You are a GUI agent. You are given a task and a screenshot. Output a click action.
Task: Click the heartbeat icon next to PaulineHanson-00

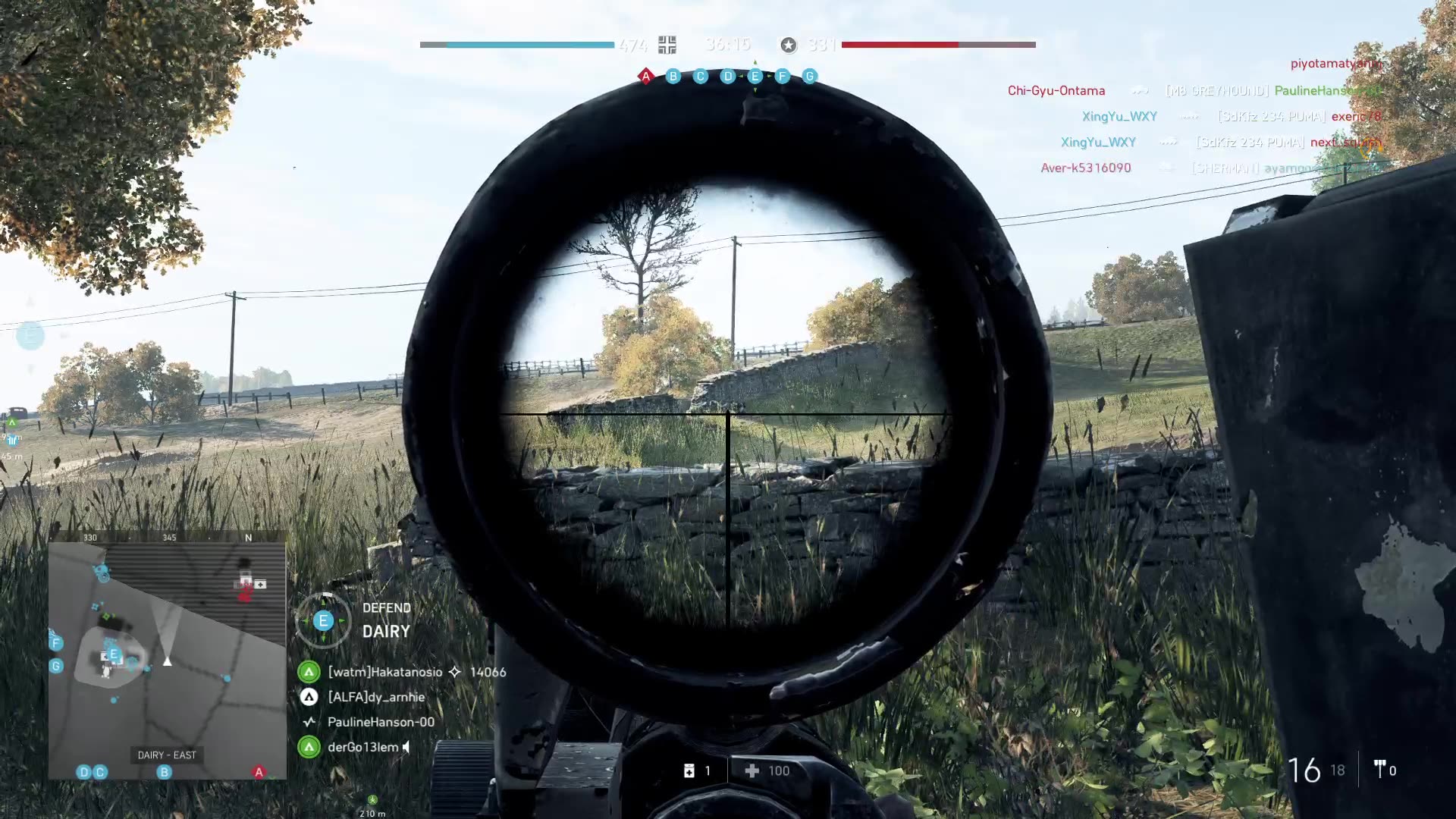[x=309, y=722]
